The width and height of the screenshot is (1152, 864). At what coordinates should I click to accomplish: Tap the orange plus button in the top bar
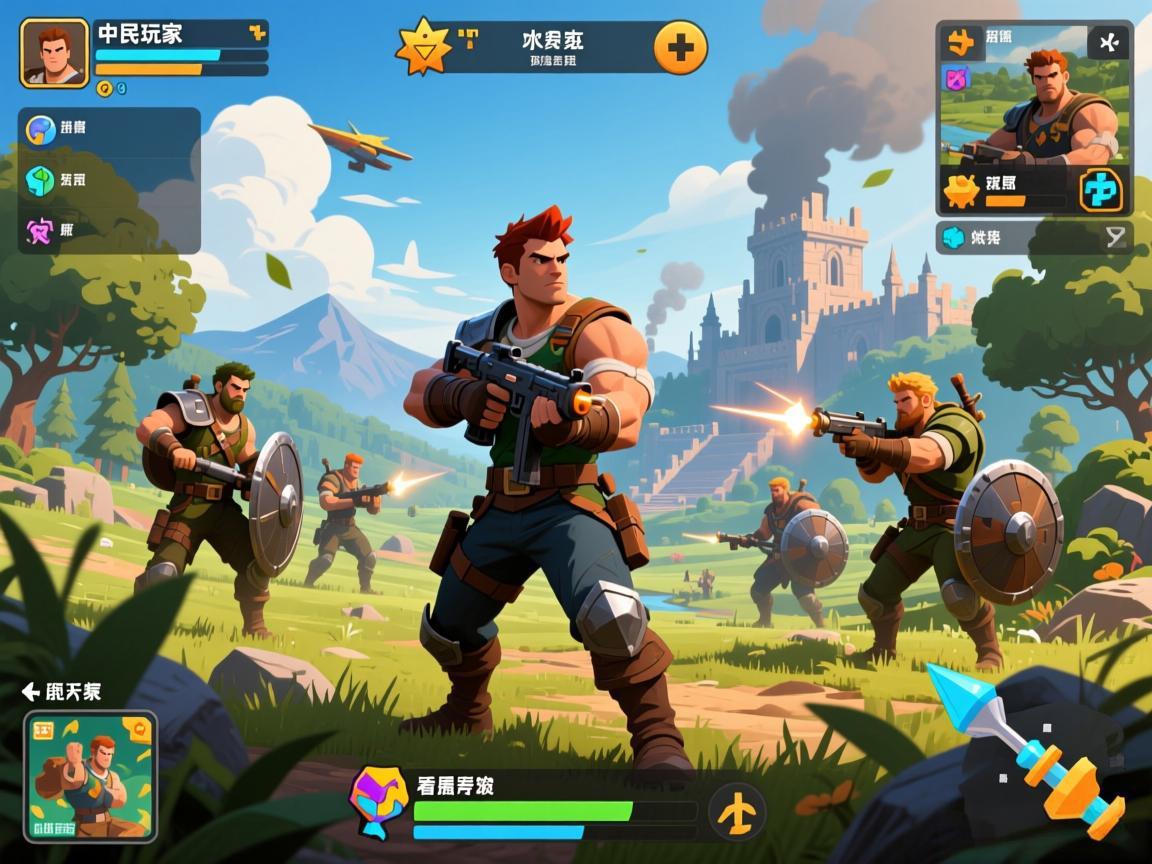tap(680, 47)
